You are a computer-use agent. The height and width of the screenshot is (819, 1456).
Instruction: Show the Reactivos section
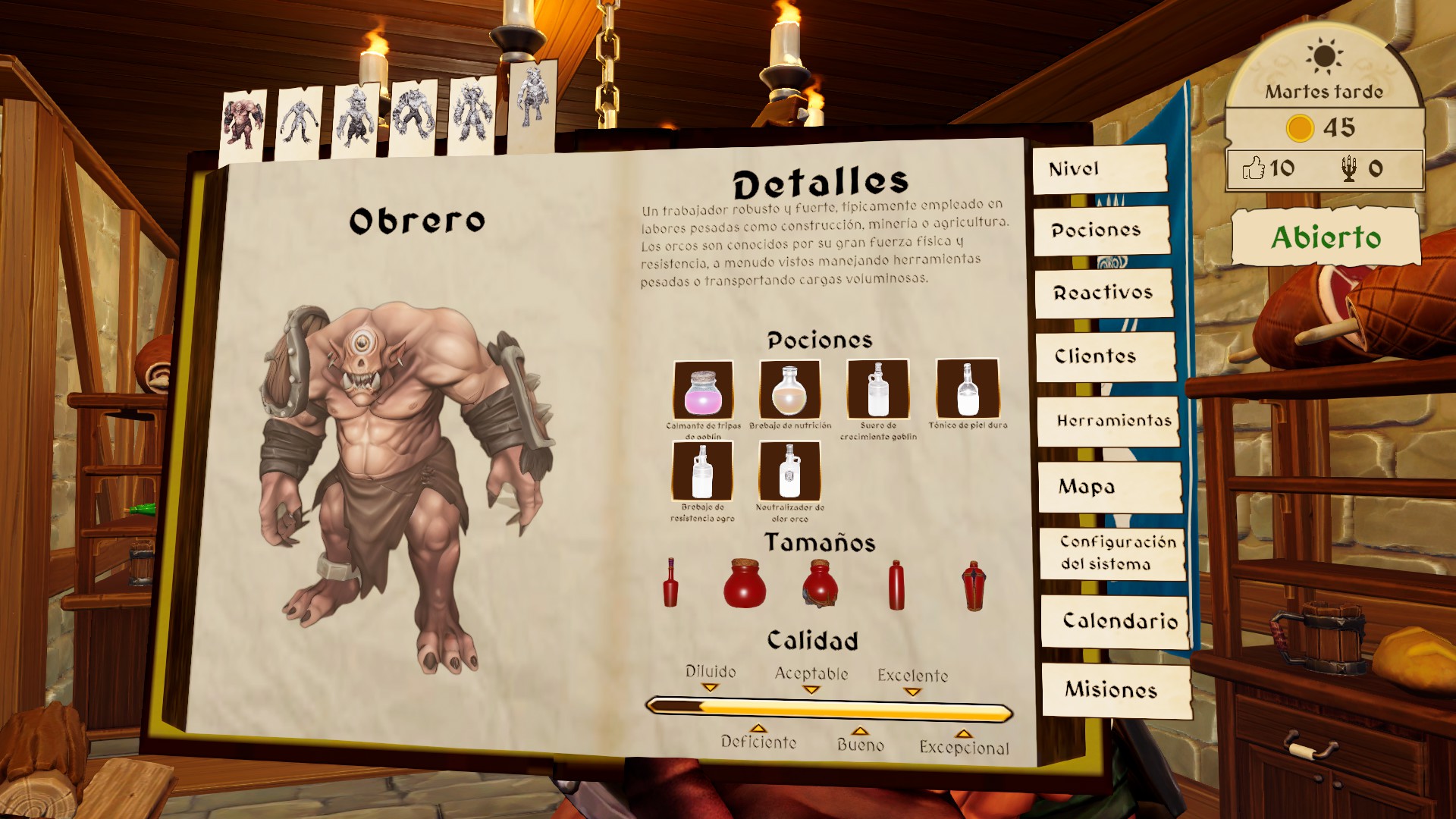coord(1103,293)
